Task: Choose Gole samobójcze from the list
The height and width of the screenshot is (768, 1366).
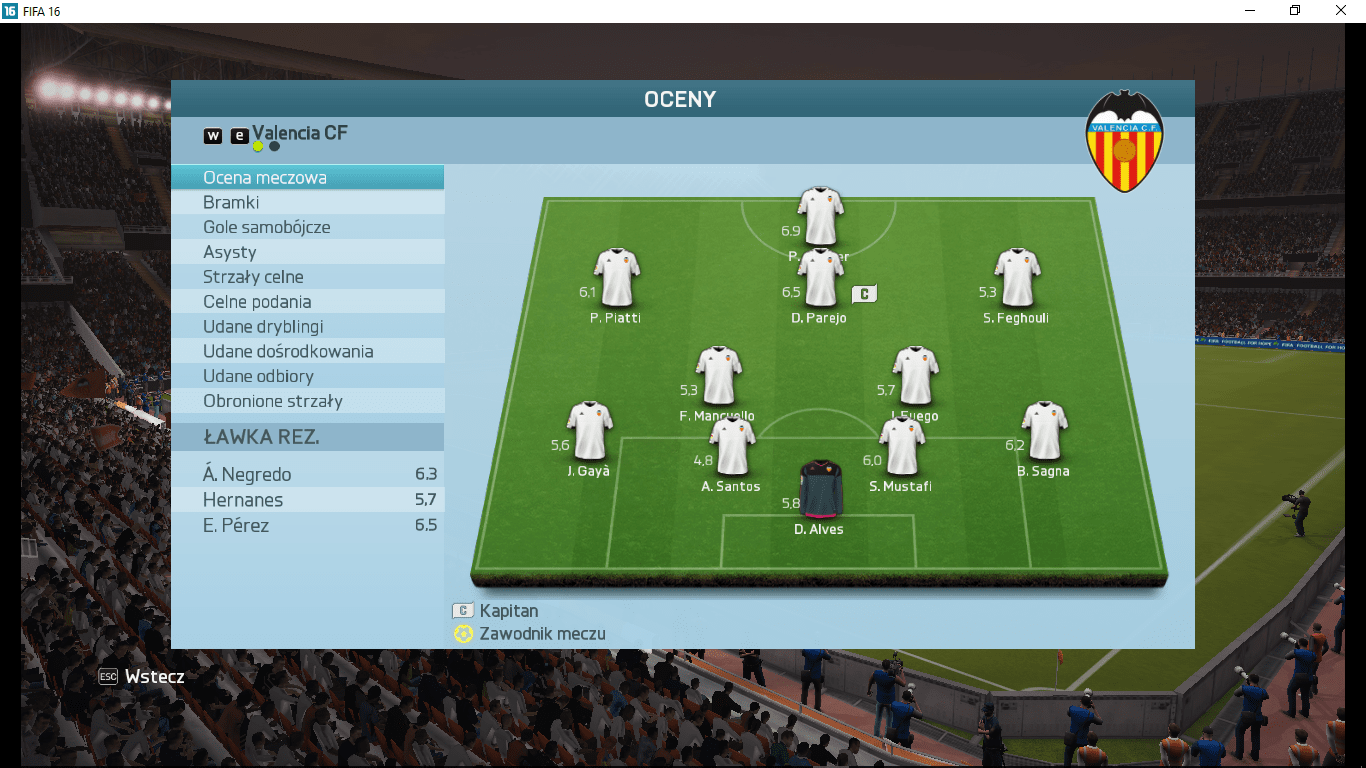Action: click(307, 227)
